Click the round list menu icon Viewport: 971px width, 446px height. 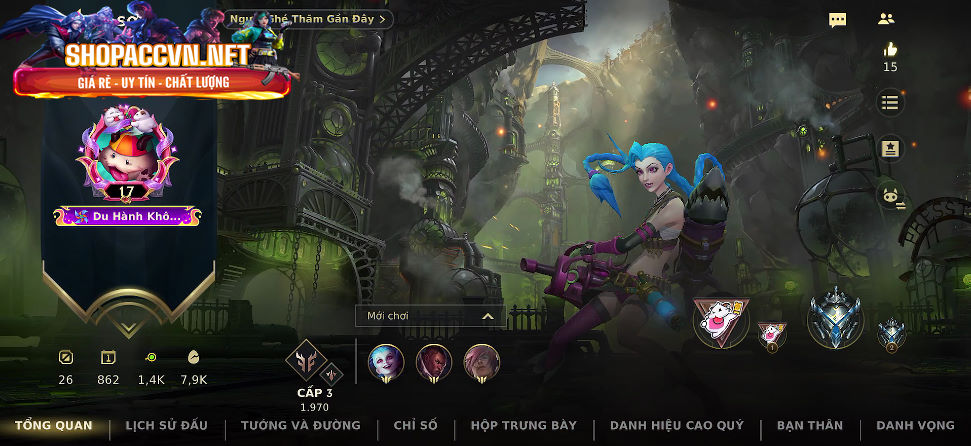click(890, 102)
